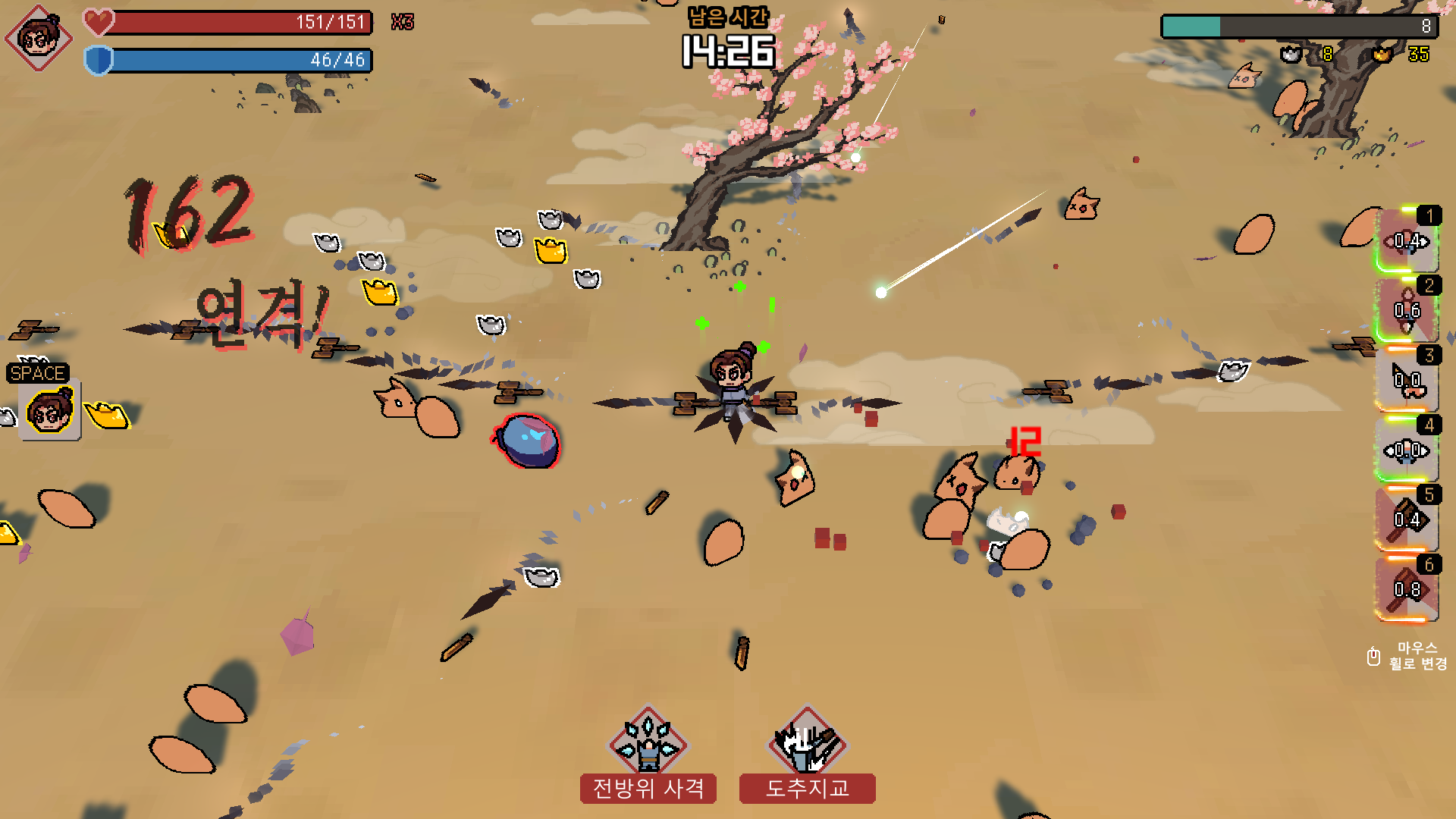
Task: Switch to weapon slot 3
Action: [1407, 380]
